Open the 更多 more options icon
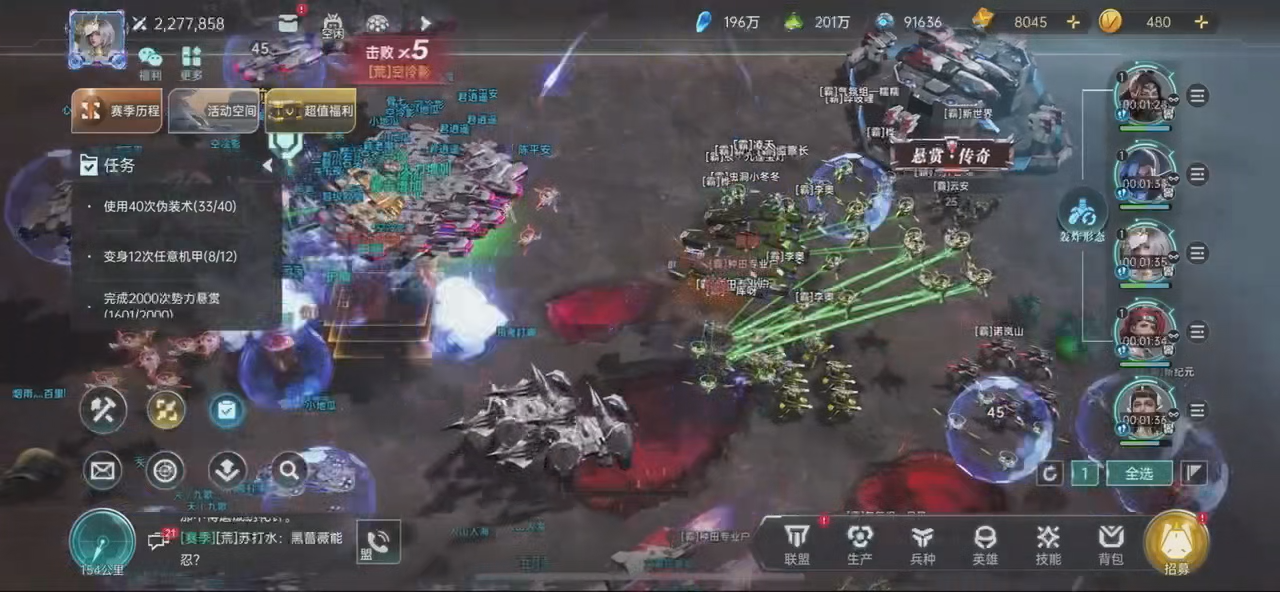 point(192,61)
